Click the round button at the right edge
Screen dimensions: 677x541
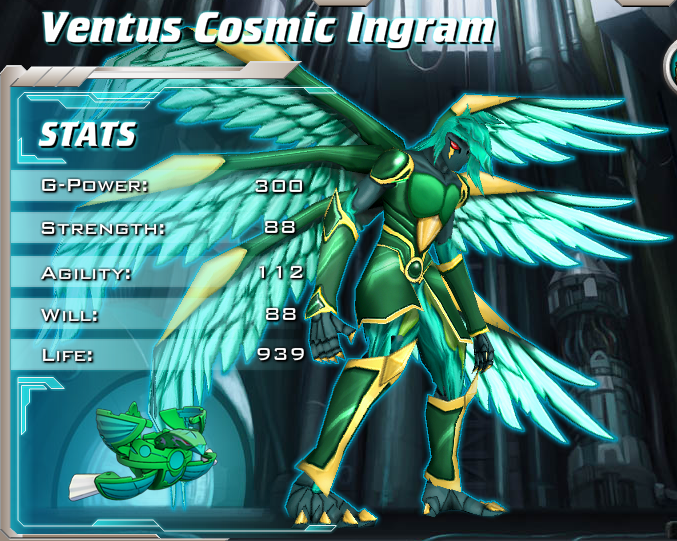coord(671,66)
